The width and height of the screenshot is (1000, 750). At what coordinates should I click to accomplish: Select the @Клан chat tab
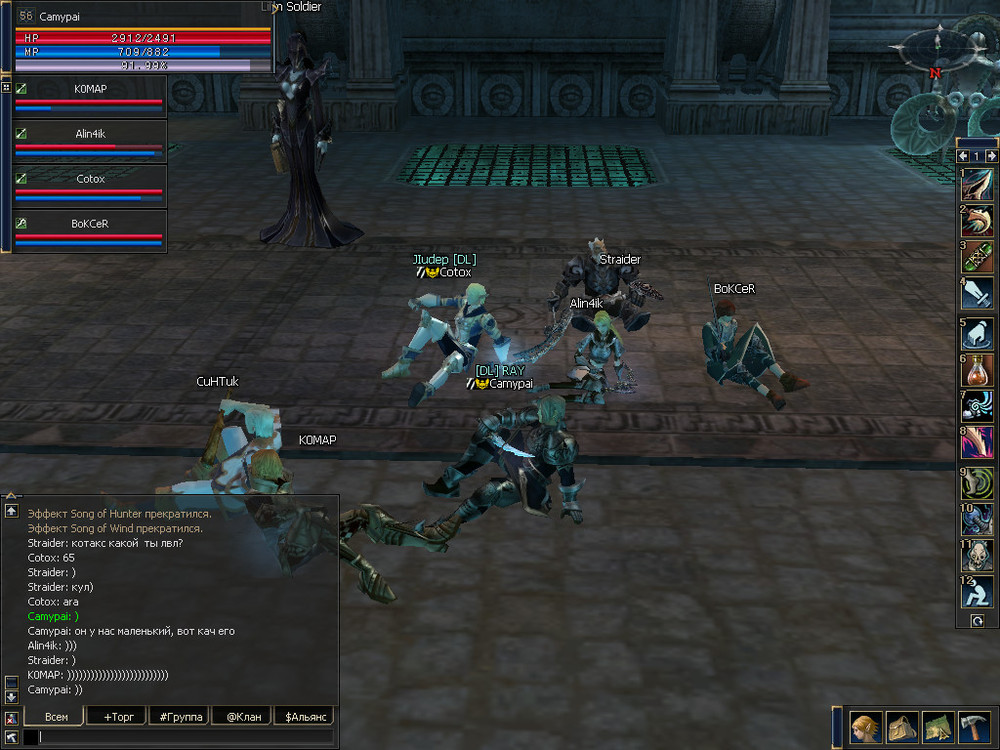pyautogui.click(x=242, y=716)
